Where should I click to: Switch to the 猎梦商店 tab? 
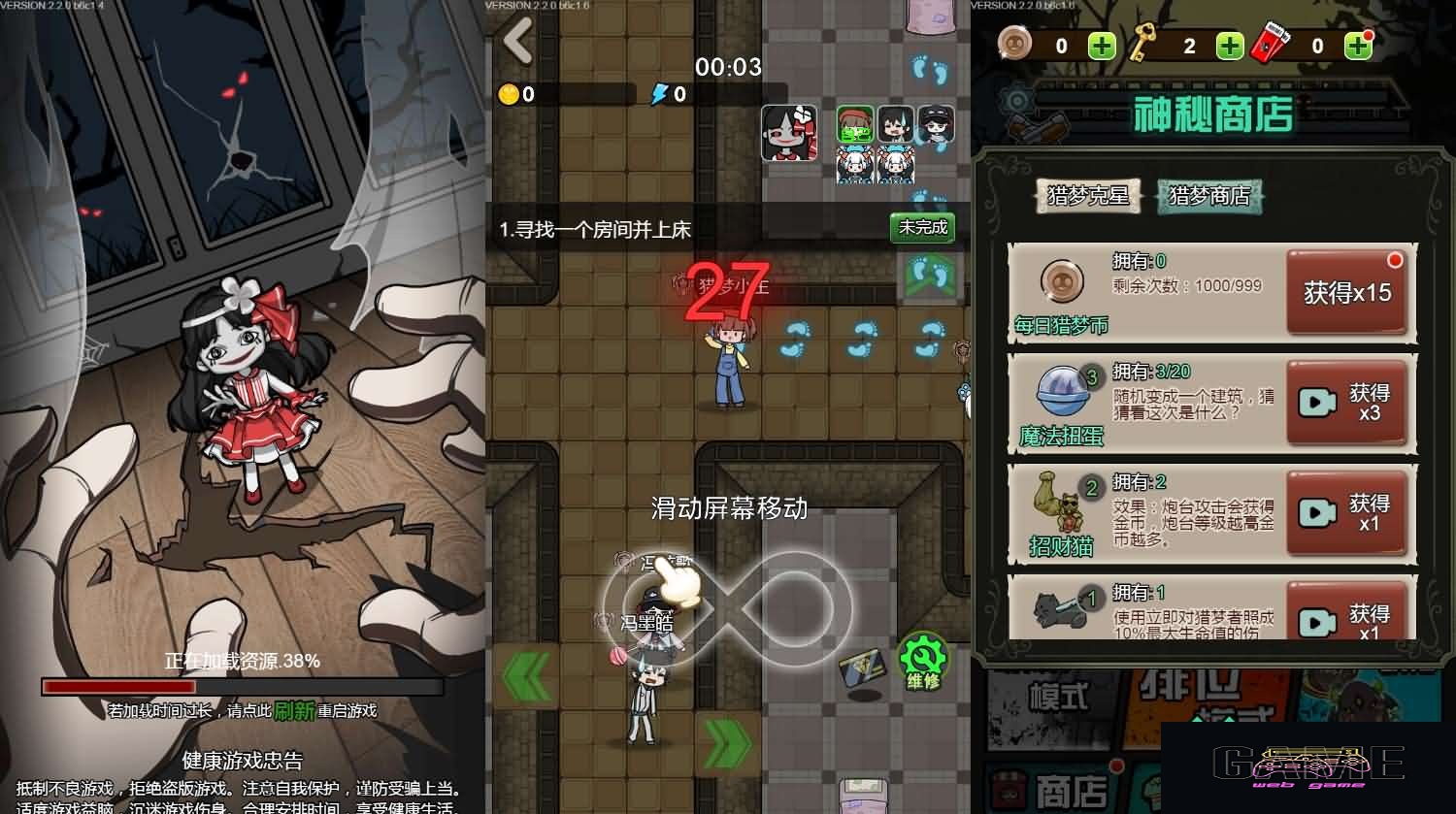[1209, 196]
